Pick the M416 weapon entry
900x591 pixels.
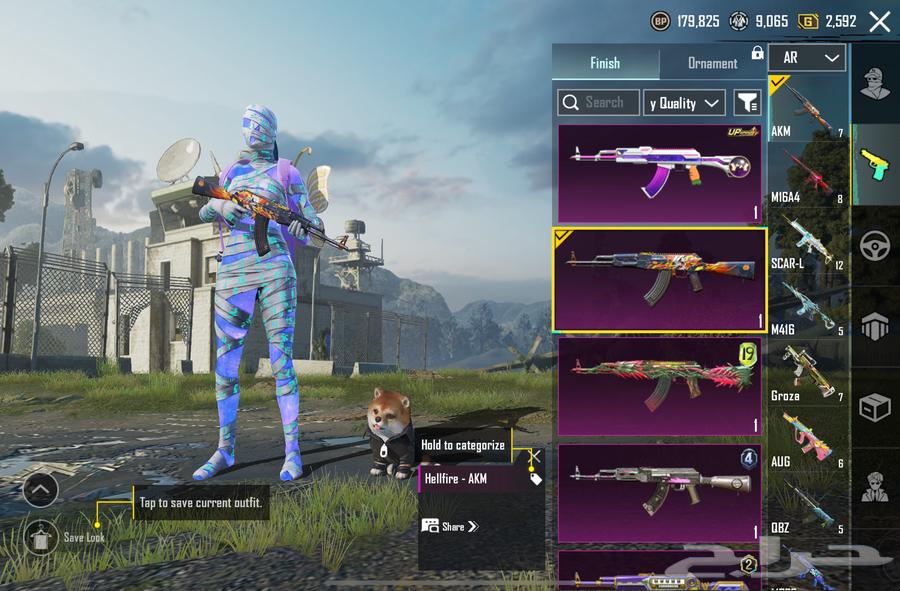tap(807, 307)
